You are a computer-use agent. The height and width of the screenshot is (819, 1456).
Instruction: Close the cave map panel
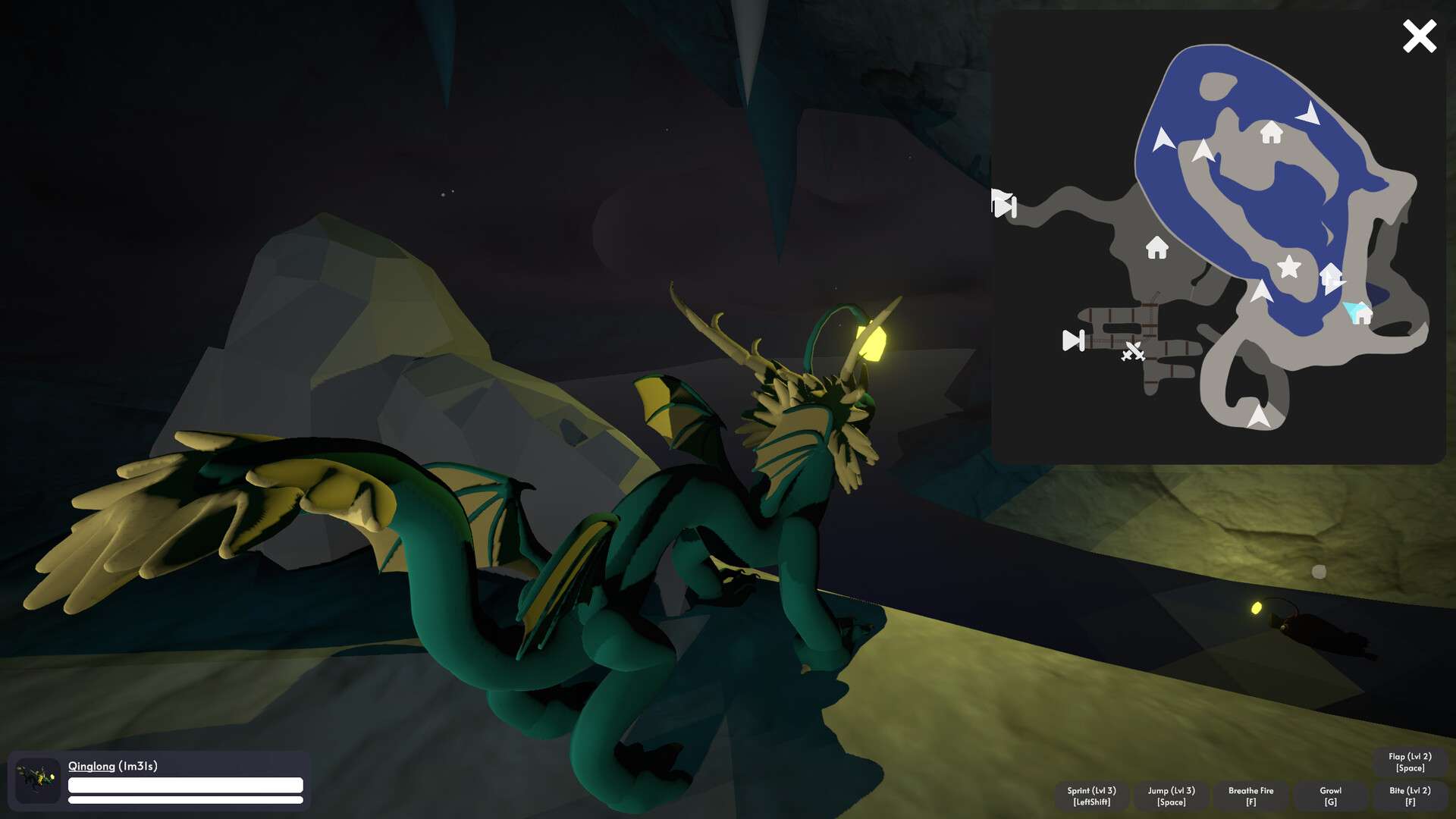click(x=1419, y=36)
